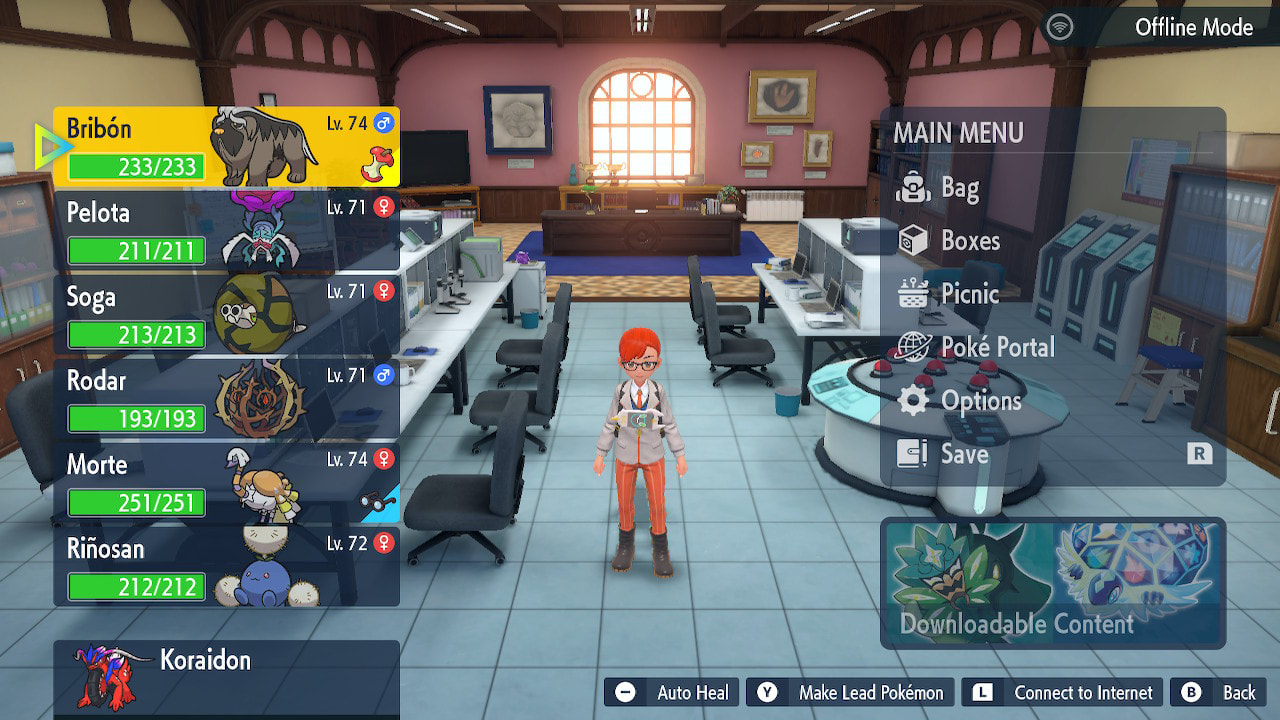1280x720 pixels.
Task: Select party Pokémon Bribón
Action: click(x=226, y=147)
